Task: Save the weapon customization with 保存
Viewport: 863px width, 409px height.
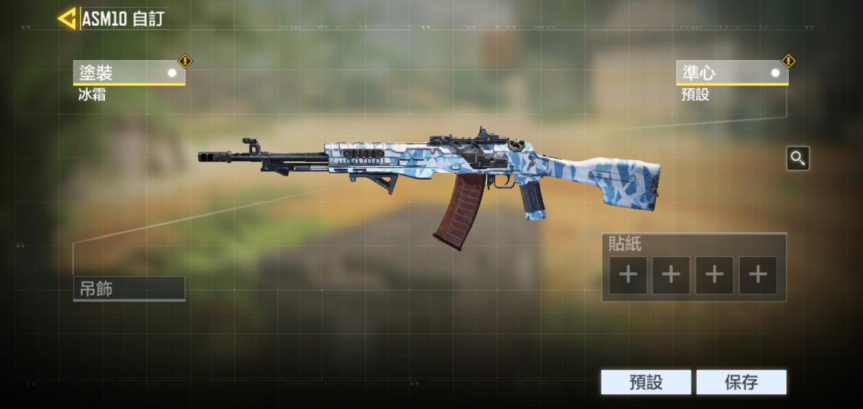Action: [x=741, y=382]
